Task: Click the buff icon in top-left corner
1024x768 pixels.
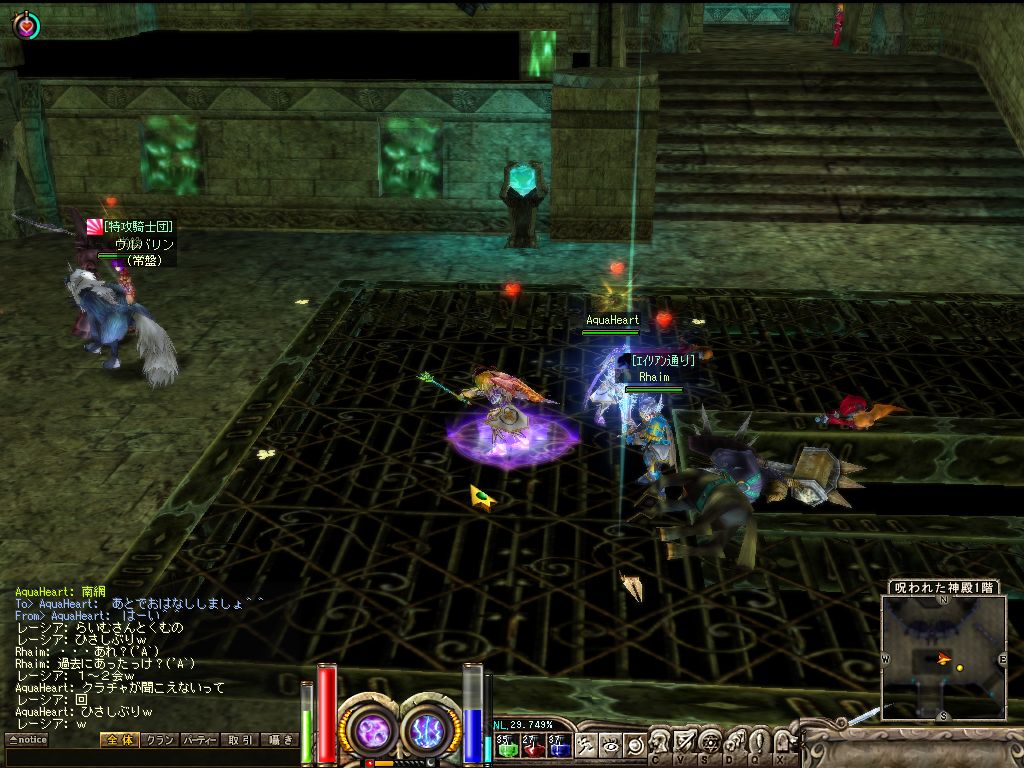Action: tap(25, 25)
